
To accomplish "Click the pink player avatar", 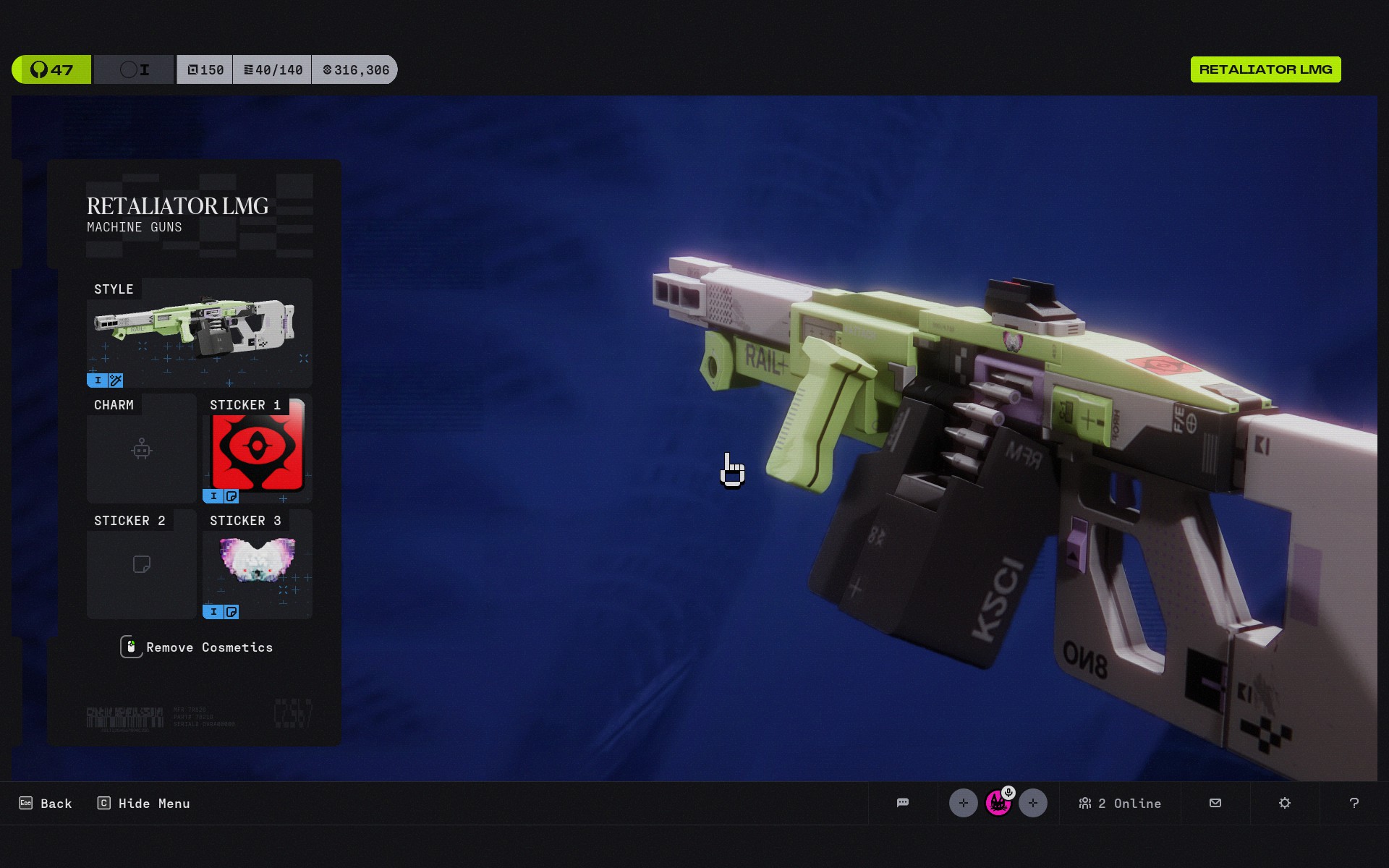I will [x=998, y=803].
